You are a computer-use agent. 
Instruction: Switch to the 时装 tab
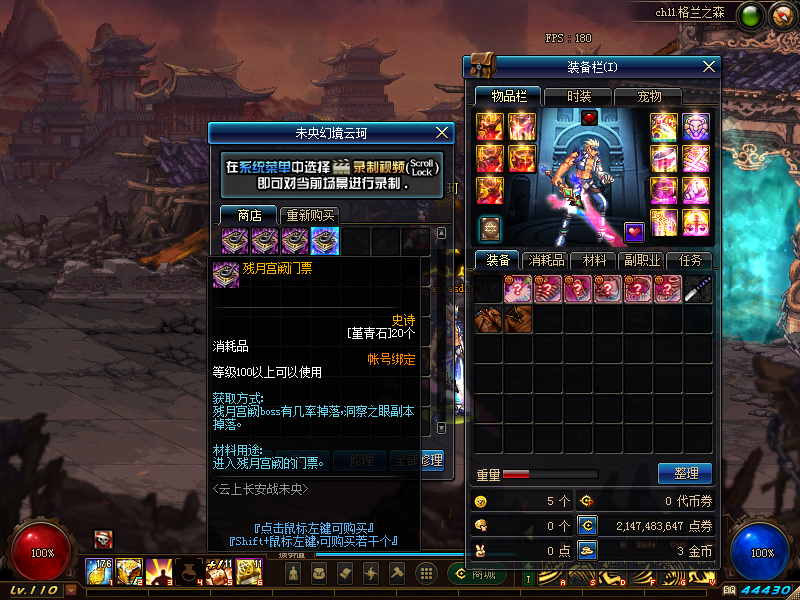coord(579,96)
